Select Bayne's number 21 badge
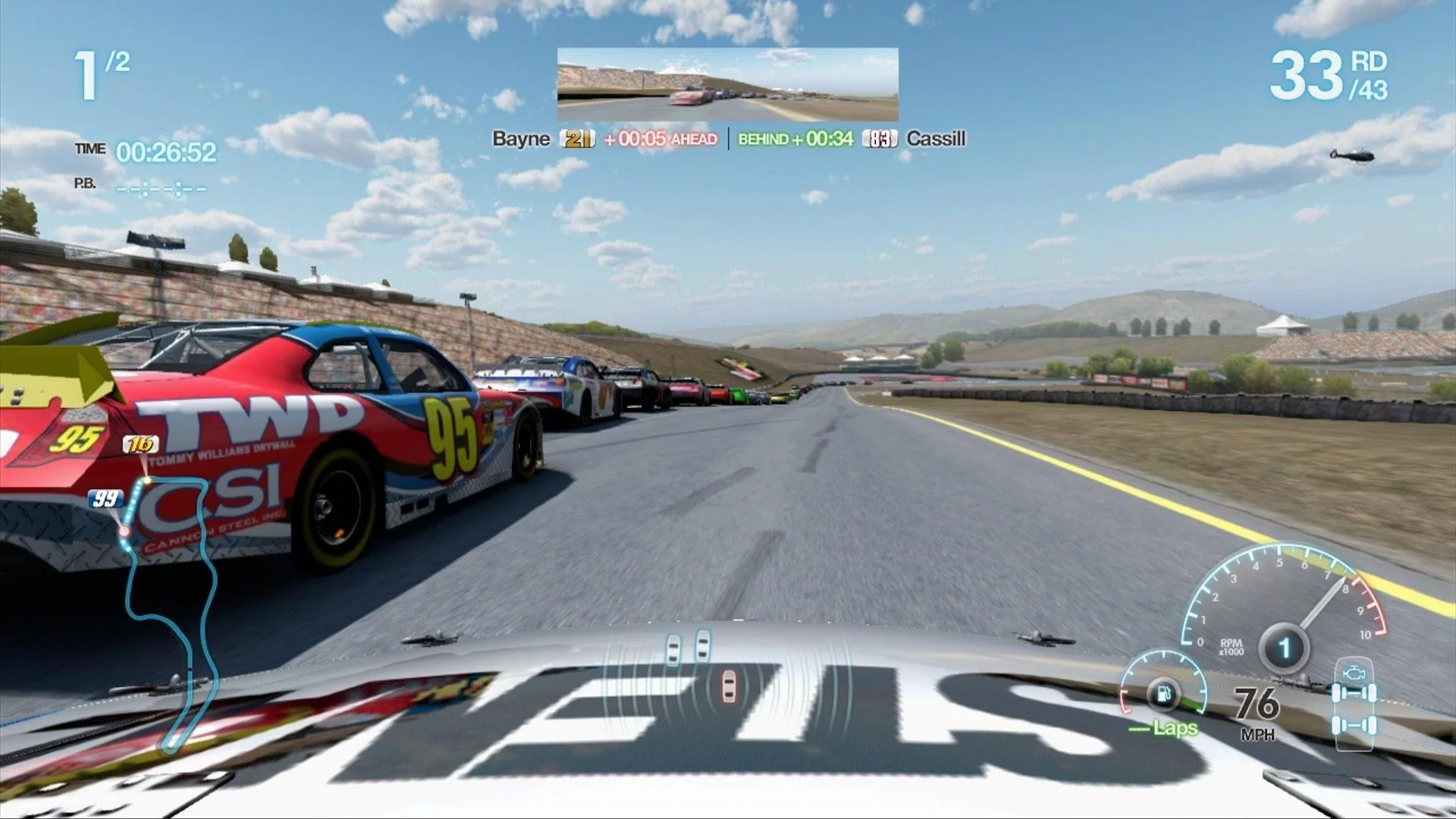1456x819 pixels. (x=577, y=139)
